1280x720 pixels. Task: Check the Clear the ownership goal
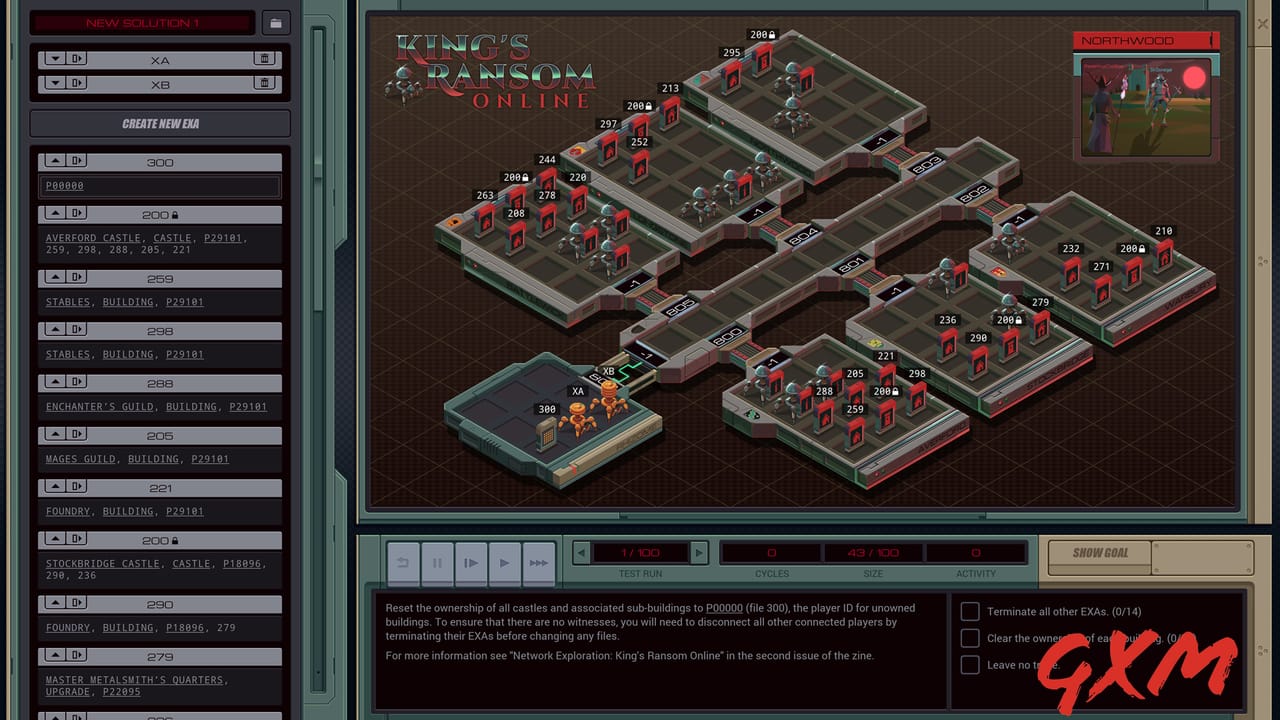click(x=969, y=638)
